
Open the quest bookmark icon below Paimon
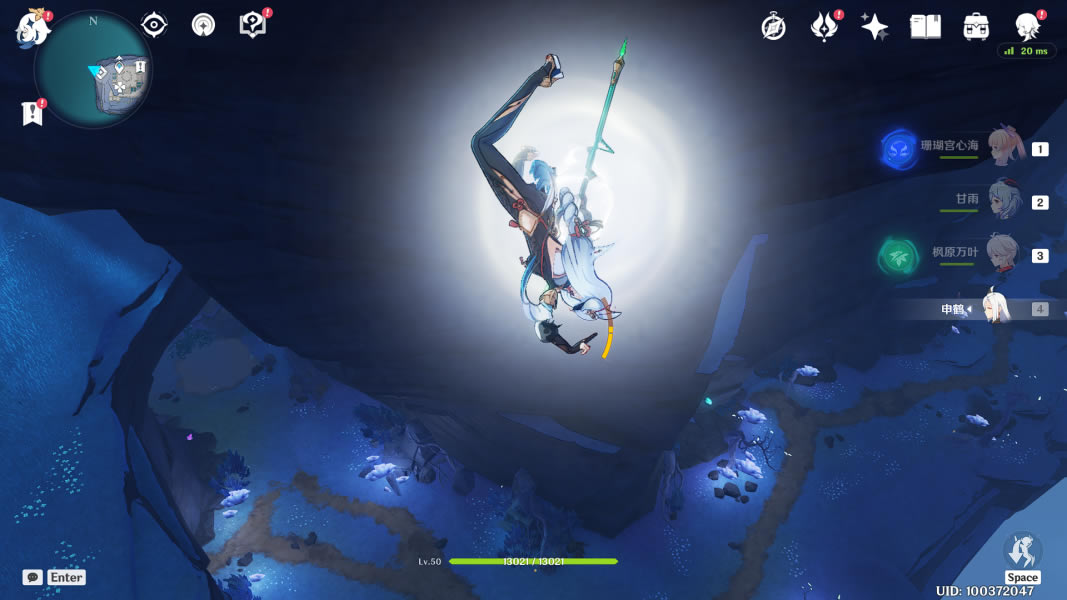tap(32, 114)
